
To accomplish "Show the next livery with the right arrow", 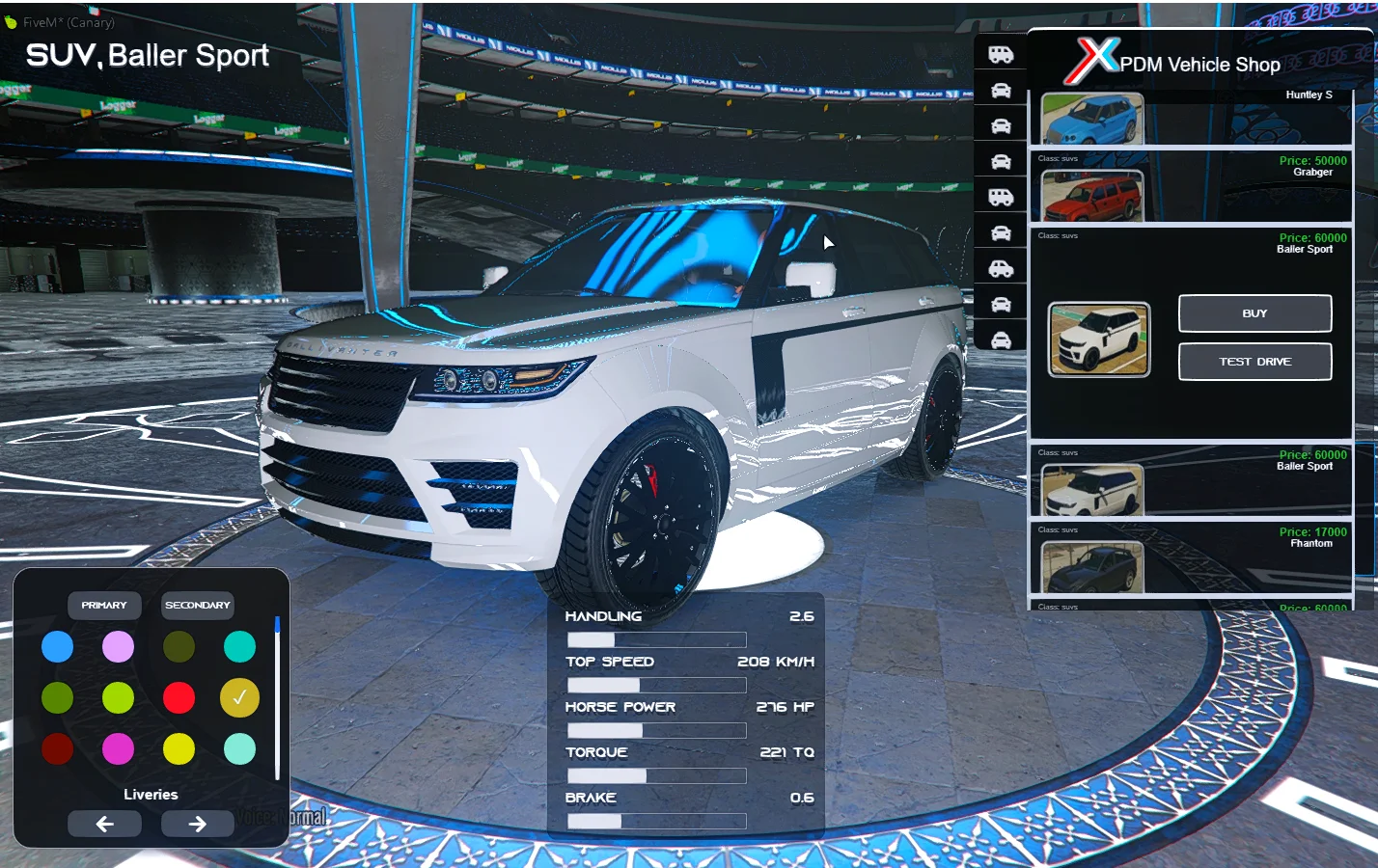I will click(x=197, y=824).
